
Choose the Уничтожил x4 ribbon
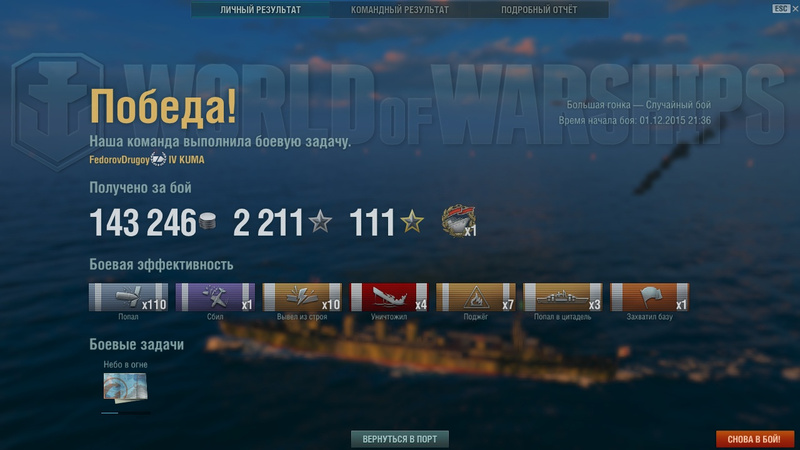pos(389,297)
